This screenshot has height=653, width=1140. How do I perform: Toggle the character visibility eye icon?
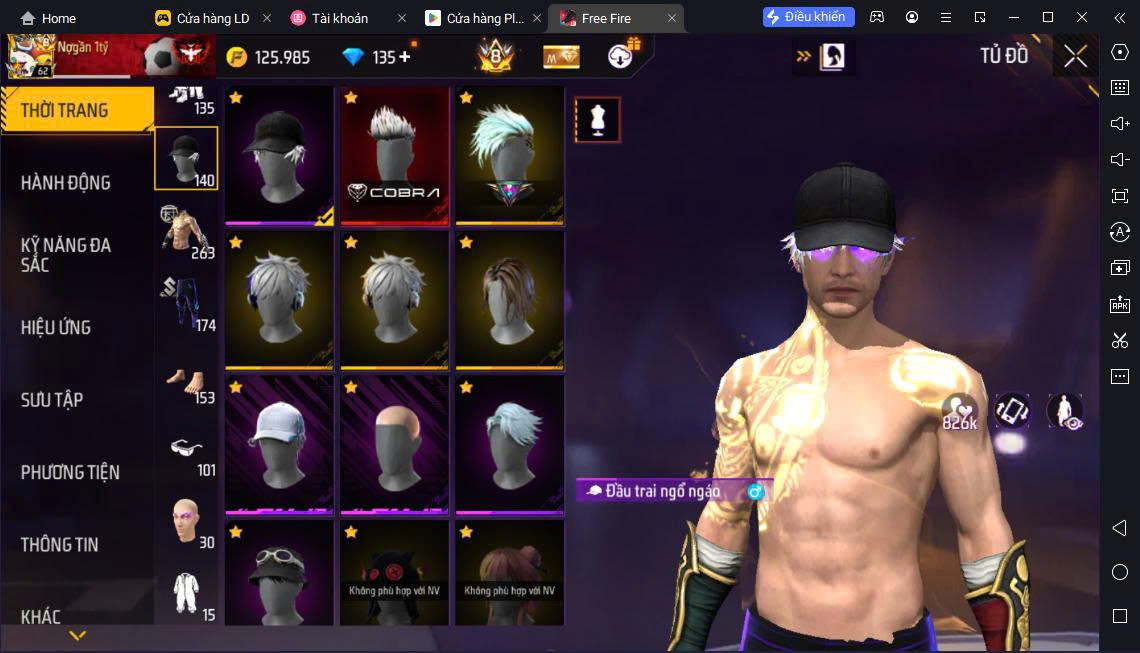pyautogui.click(x=1065, y=411)
